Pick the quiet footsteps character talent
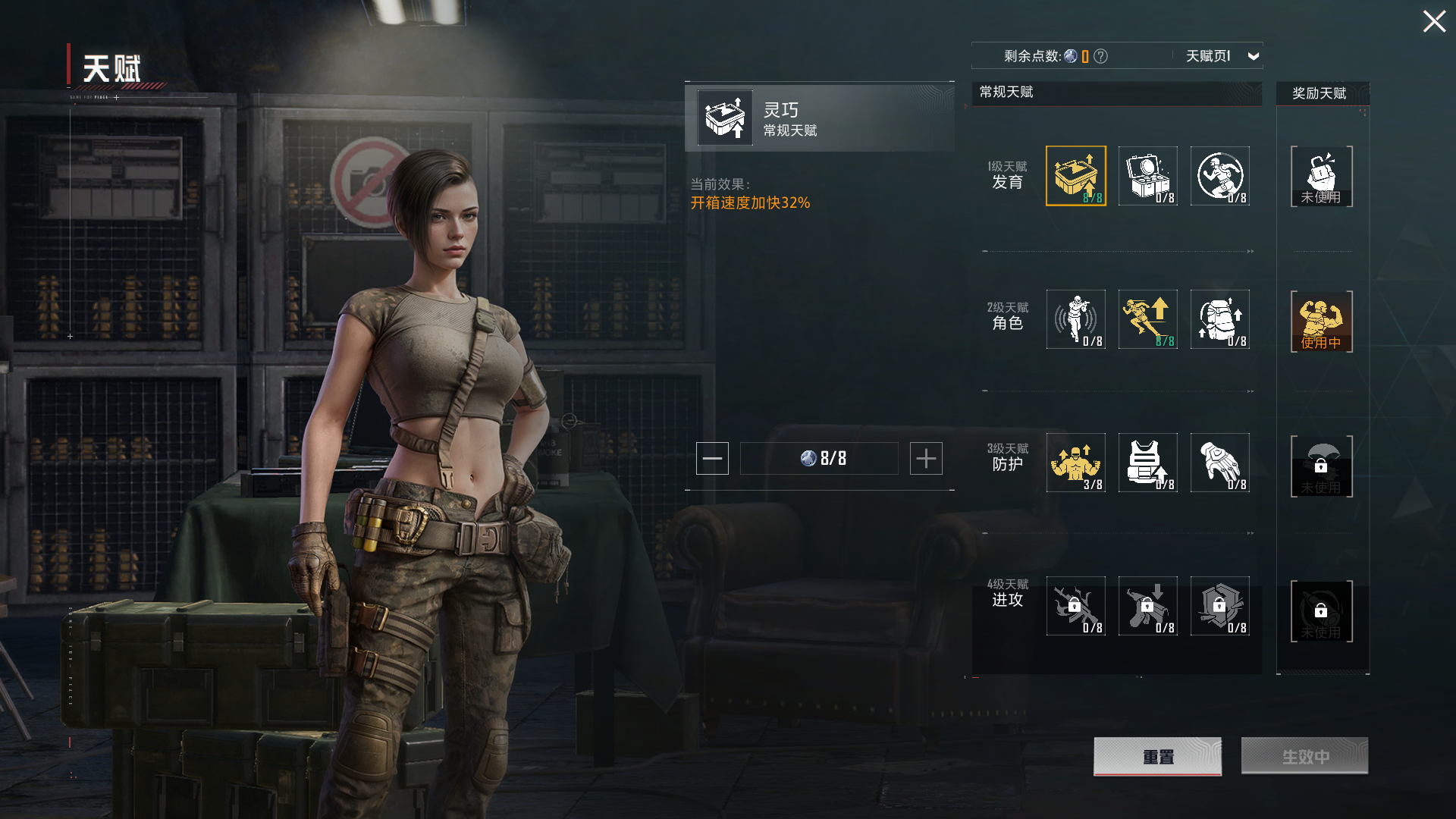1456x819 pixels. pos(1075,319)
